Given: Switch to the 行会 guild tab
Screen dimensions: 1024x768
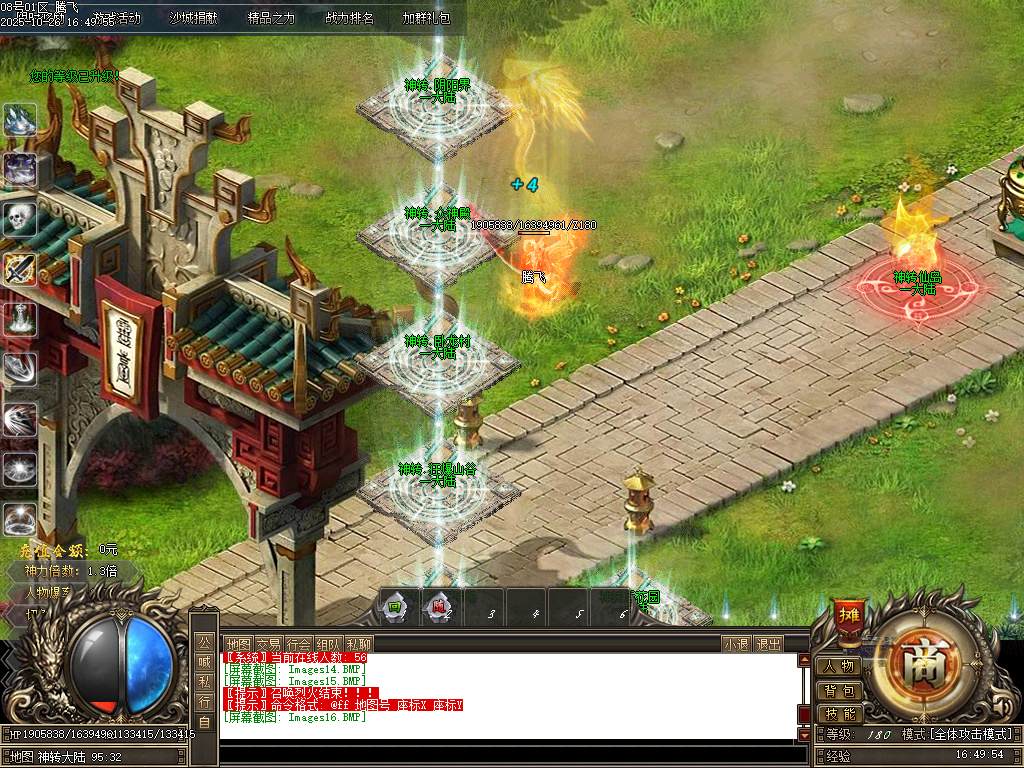Looking at the screenshot, I should 298,644.
